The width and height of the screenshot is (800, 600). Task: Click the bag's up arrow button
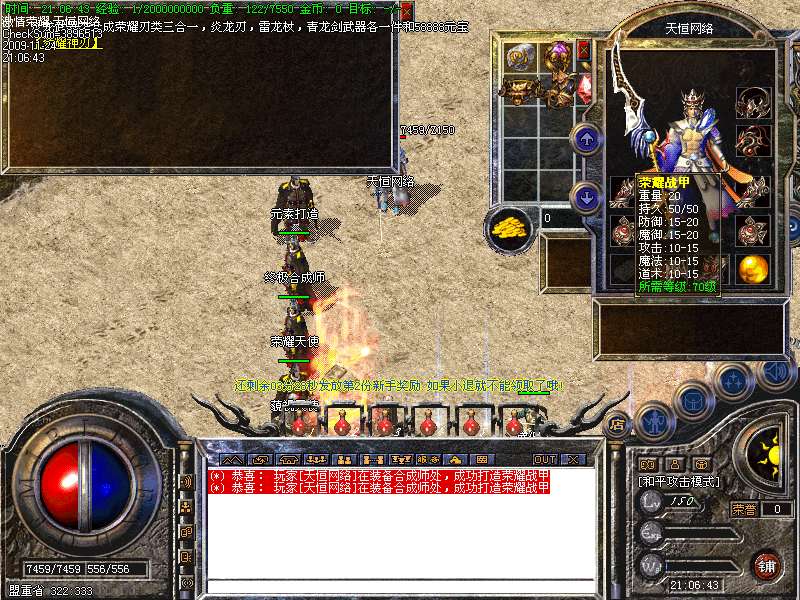(587, 139)
